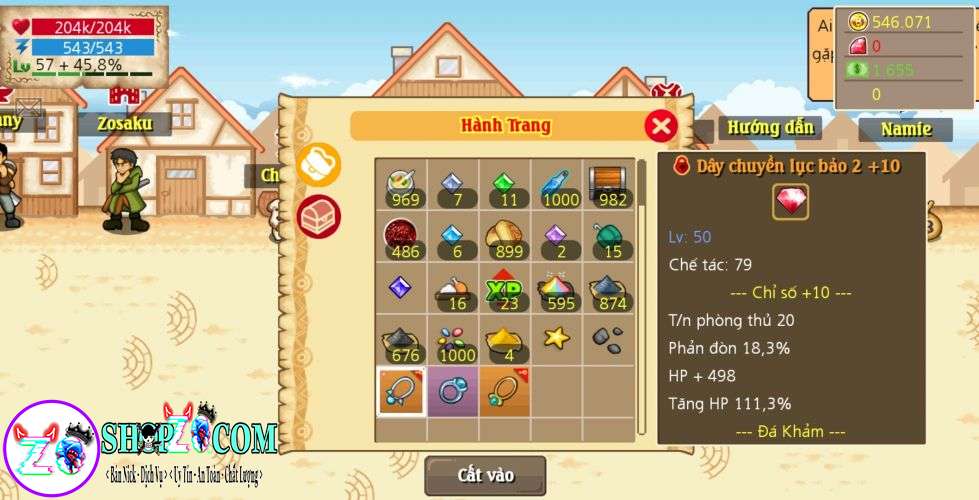Choose the soup bowl stack of 969
Image resolution: width=979 pixels, height=500 pixels.
point(401,184)
